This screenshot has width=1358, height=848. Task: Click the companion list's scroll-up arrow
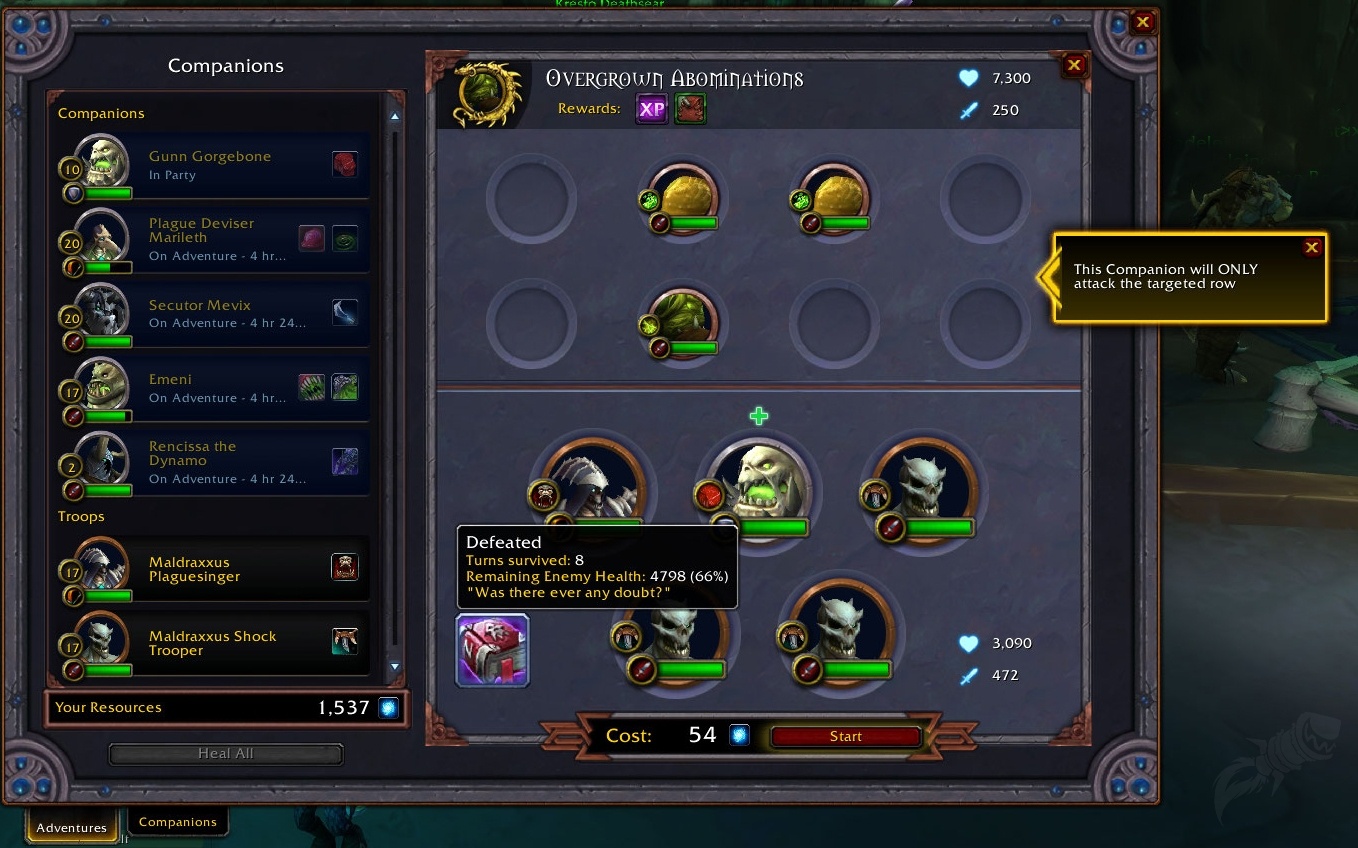click(x=395, y=117)
